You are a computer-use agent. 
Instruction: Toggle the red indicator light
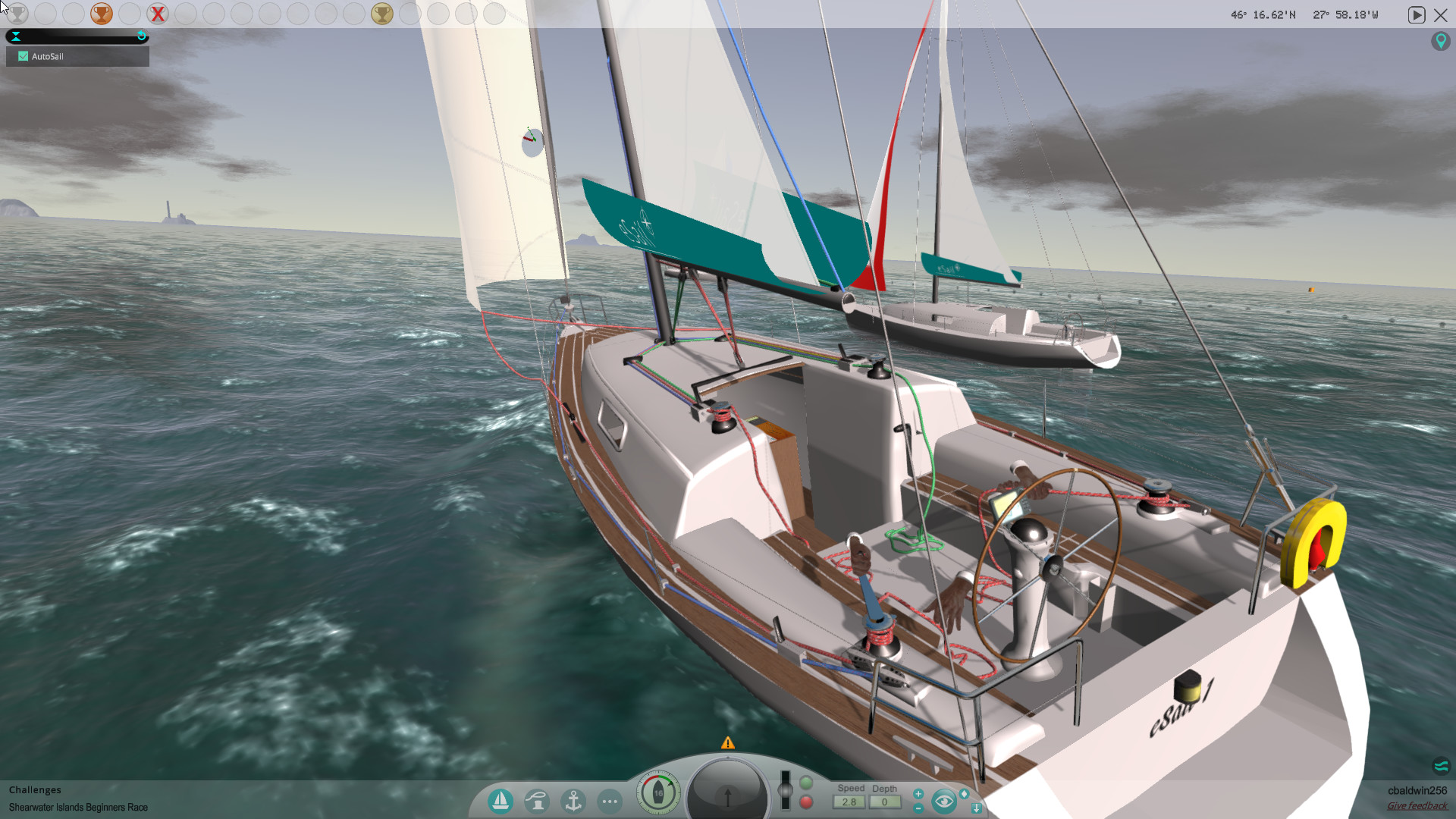point(806,802)
